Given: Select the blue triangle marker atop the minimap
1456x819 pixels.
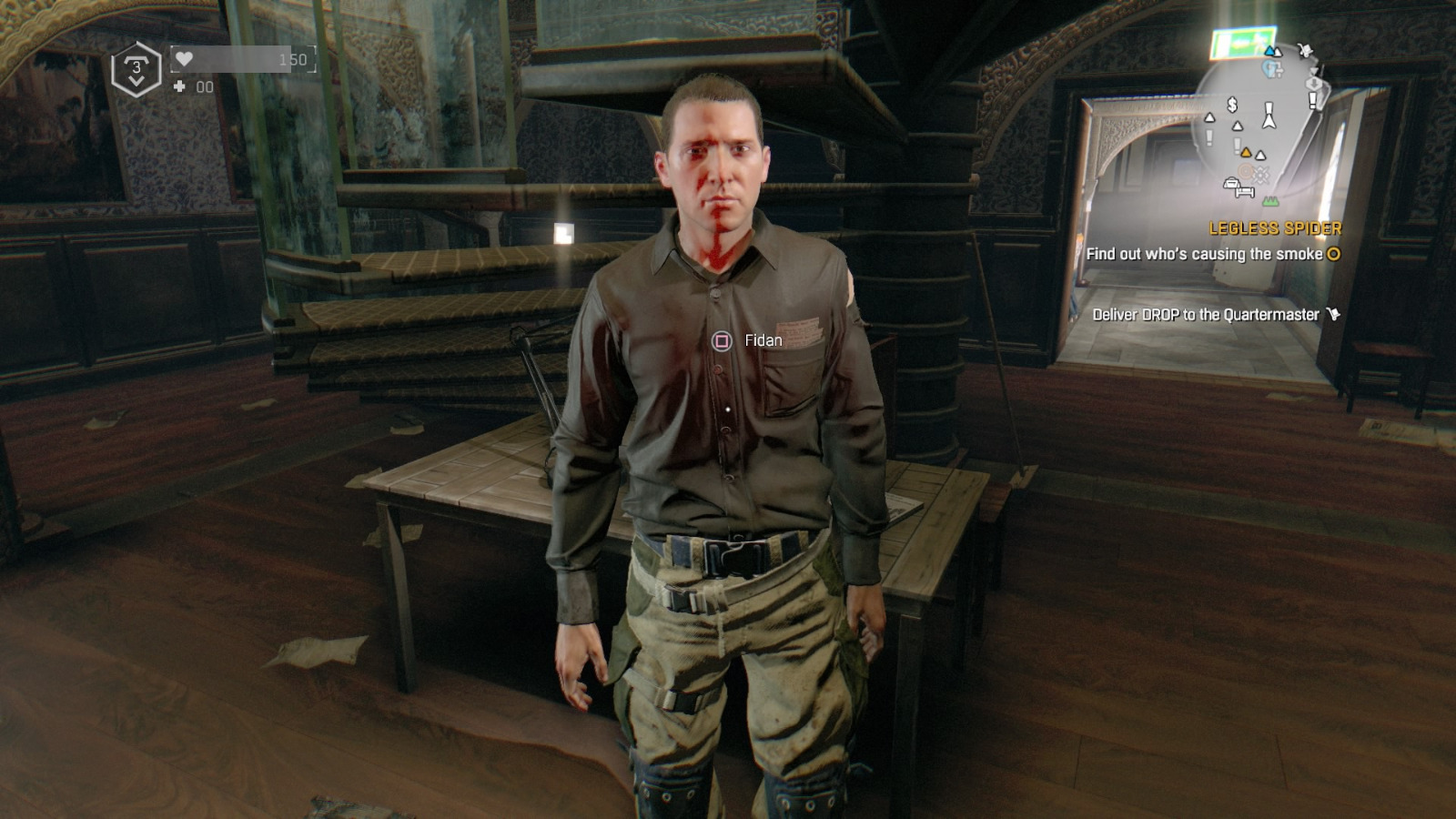Looking at the screenshot, I should (1269, 51).
